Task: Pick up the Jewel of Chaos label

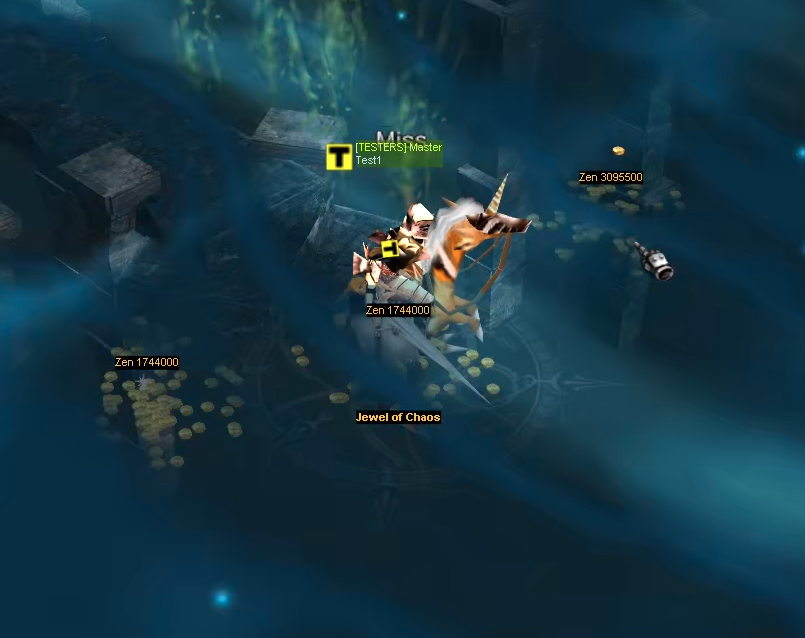Action: pos(398,417)
